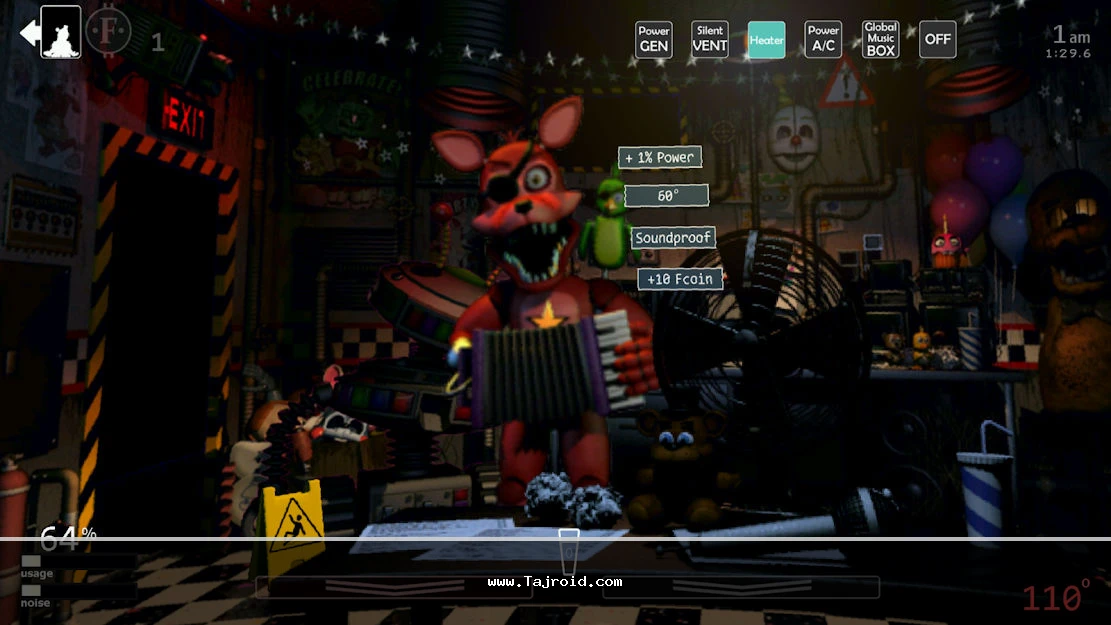Turn on the Power GEN mode

(653, 40)
